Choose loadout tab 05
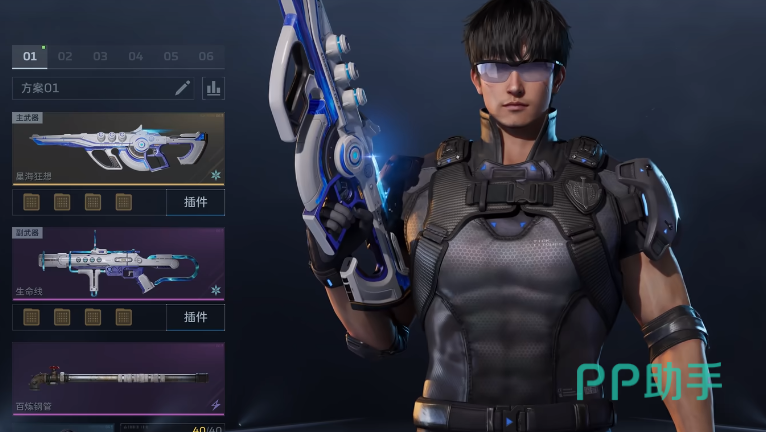 coord(171,56)
